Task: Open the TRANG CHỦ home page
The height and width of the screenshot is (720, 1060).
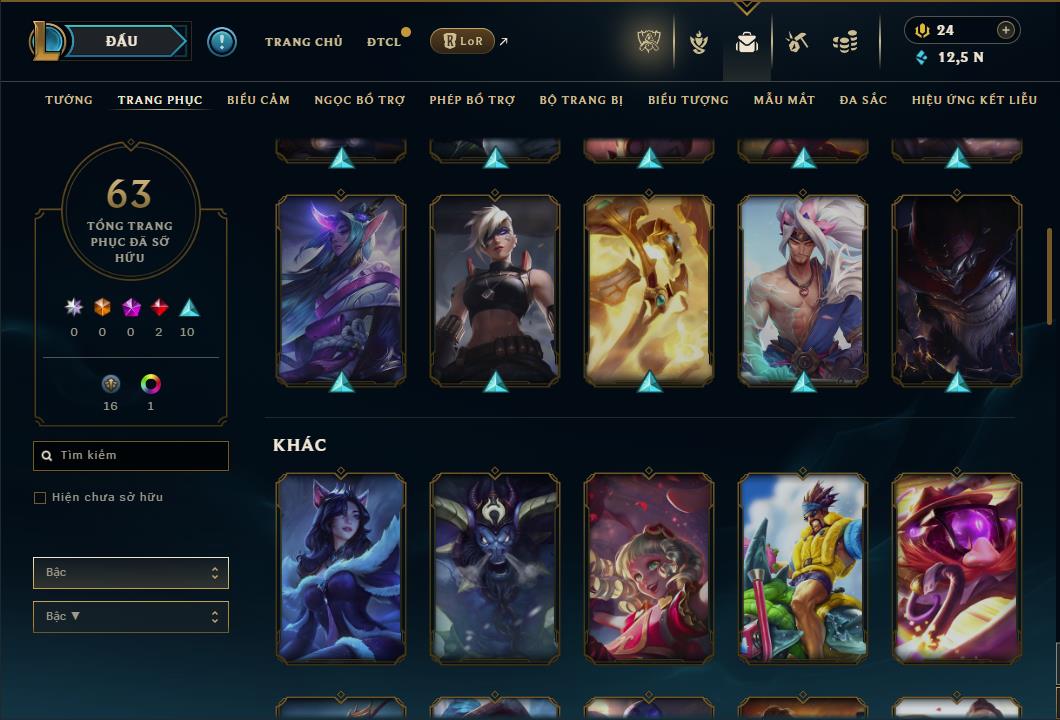Action: point(303,42)
